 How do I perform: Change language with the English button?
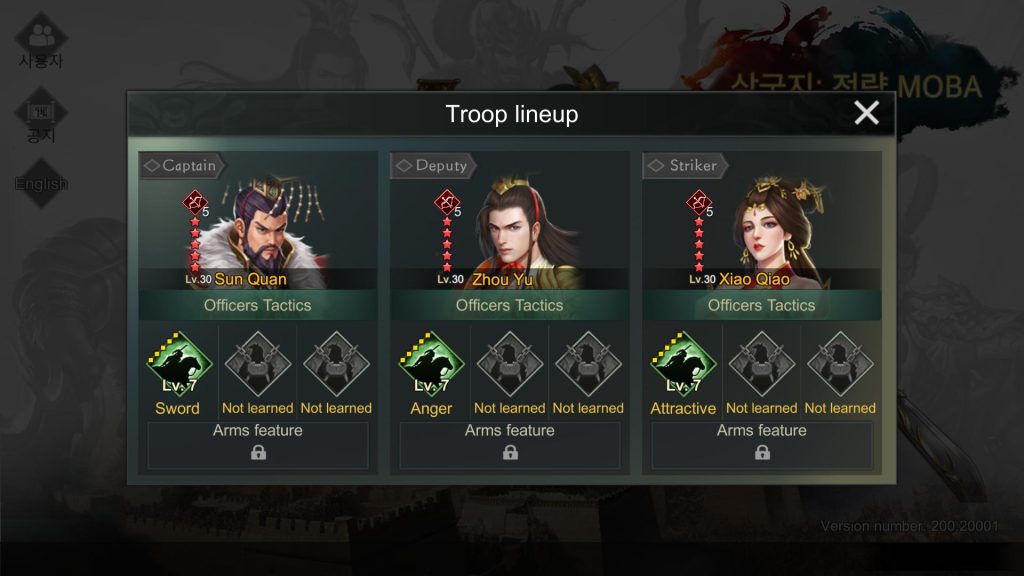[x=41, y=183]
